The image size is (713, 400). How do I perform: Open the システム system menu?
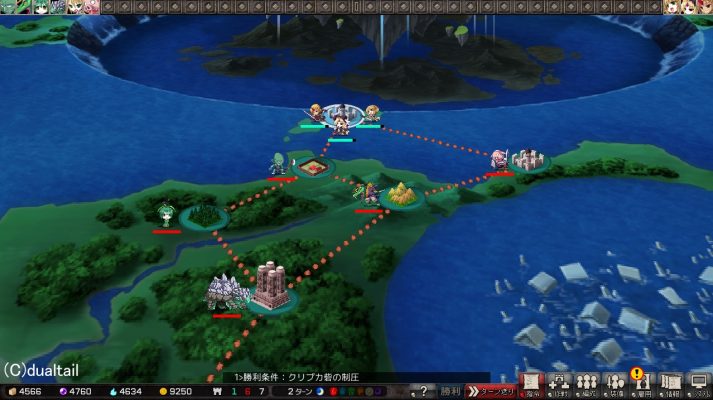pos(699,384)
